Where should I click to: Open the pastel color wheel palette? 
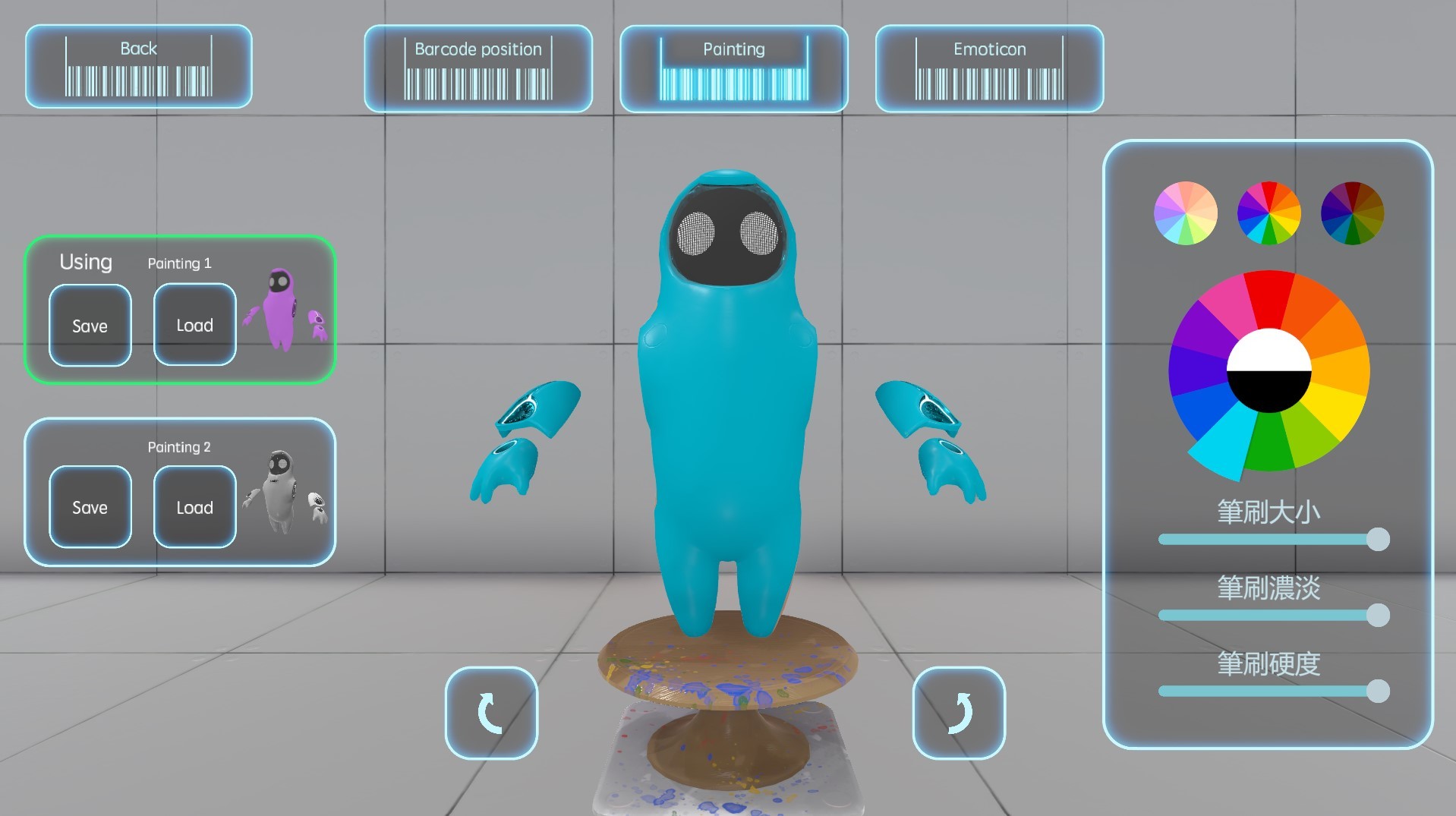click(1185, 213)
